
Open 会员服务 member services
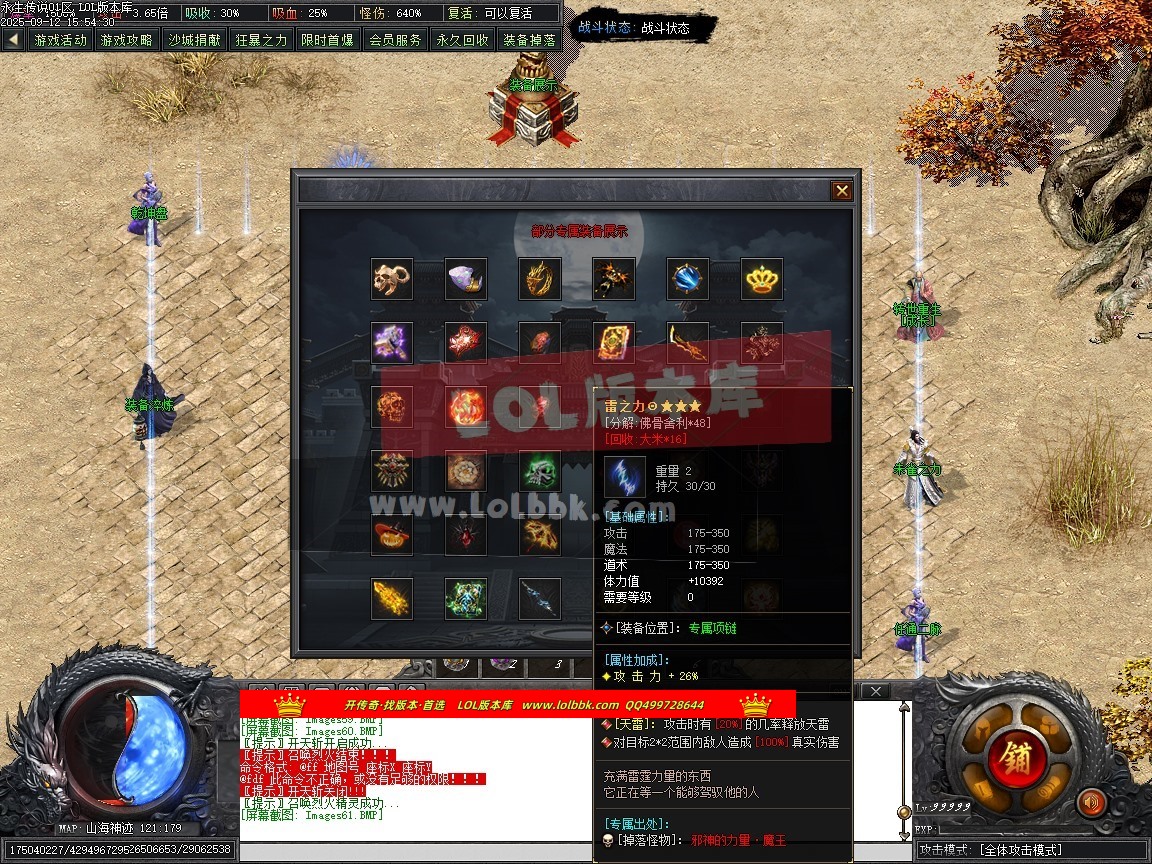[x=395, y=40]
